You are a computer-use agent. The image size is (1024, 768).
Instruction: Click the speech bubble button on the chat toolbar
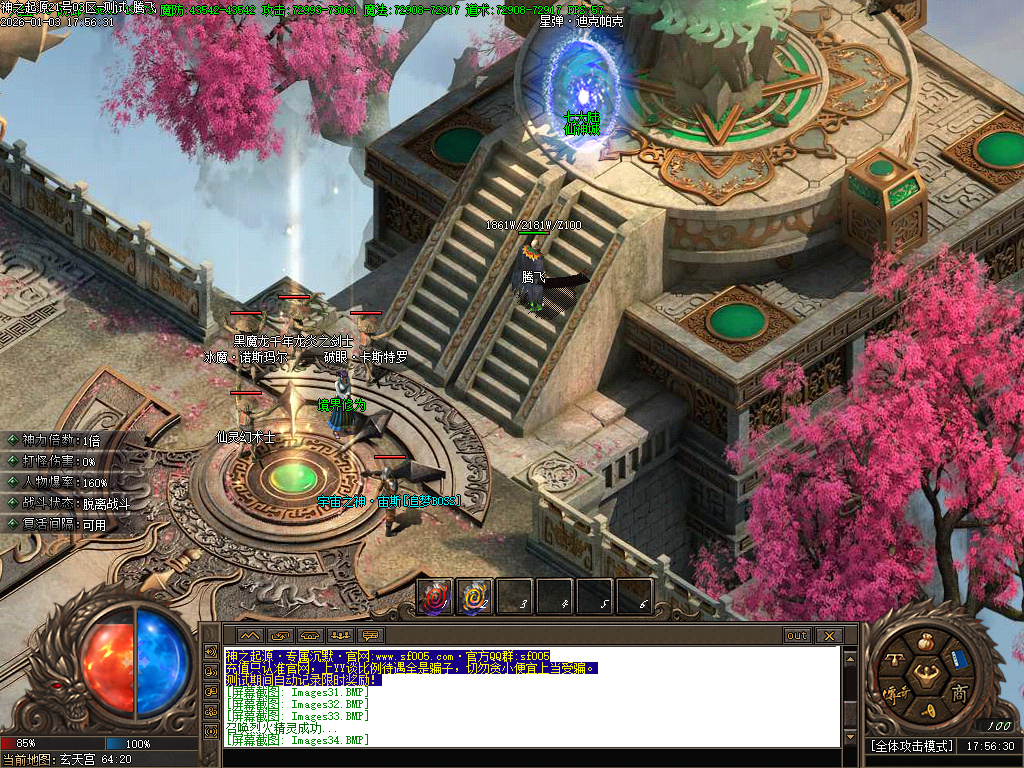click(x=371, y=636)
